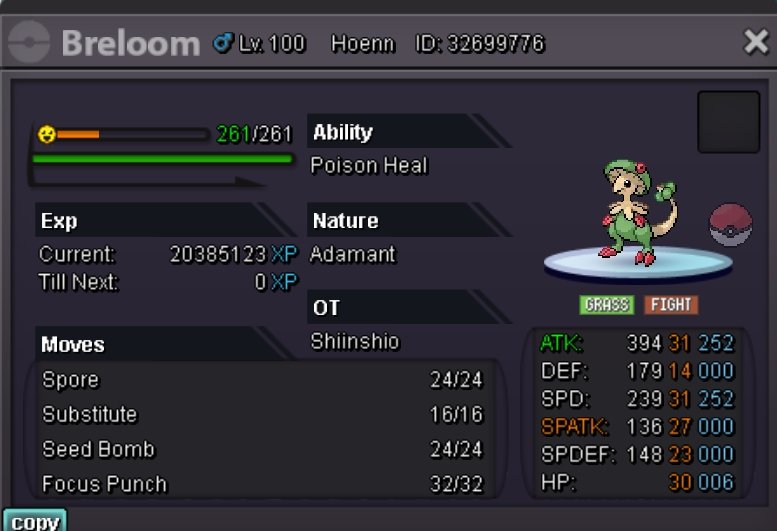Select the Spore move row
The image size is (777, 531).
click(x=262, y=381)
